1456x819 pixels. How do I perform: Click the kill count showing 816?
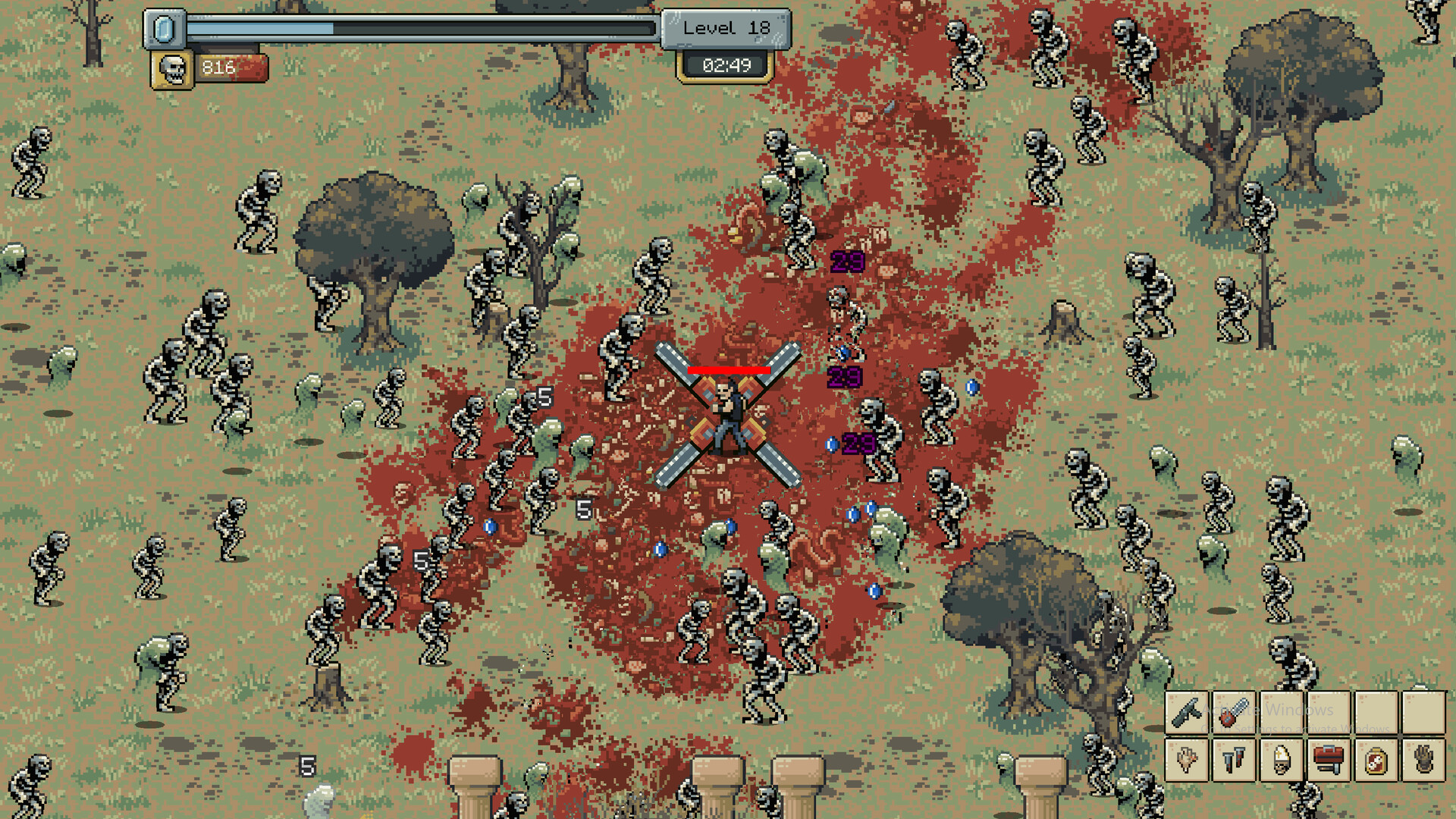click(218, 67)
